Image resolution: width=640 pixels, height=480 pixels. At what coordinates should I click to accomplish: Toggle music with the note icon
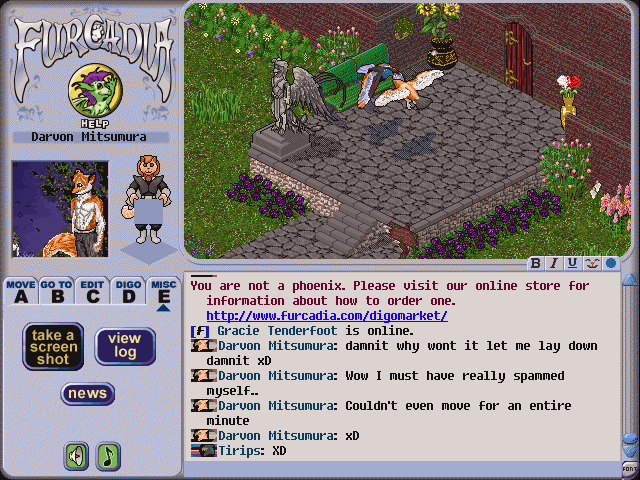pos(107,456)
